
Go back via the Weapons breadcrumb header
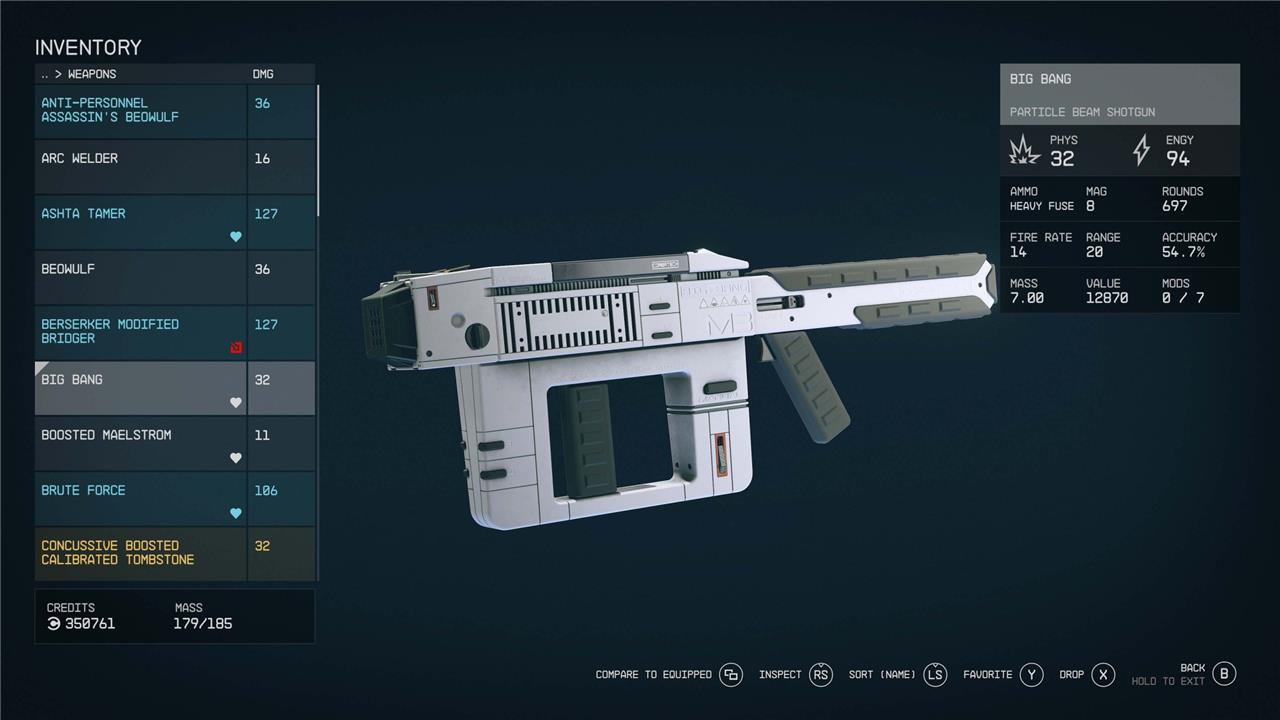click(79, 74)
